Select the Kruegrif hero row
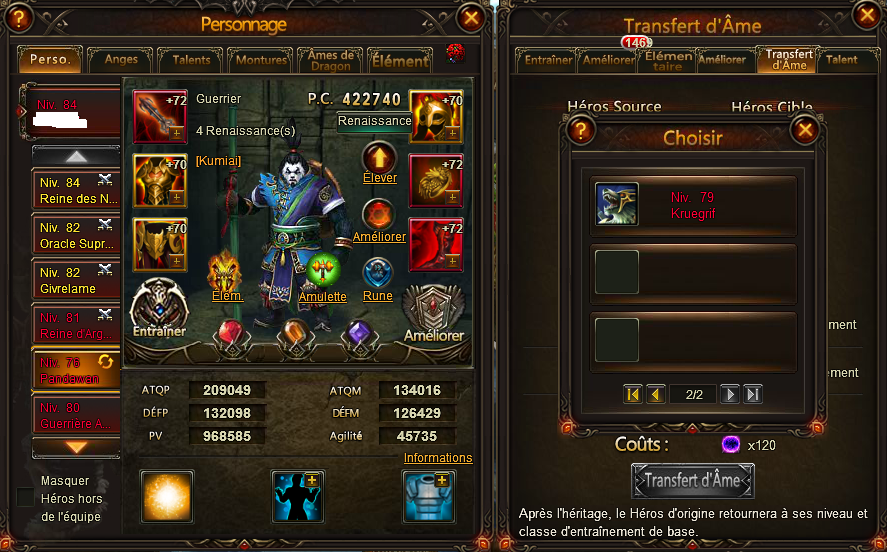The height and width of the screenshot is (552, 887). [694, 205]
